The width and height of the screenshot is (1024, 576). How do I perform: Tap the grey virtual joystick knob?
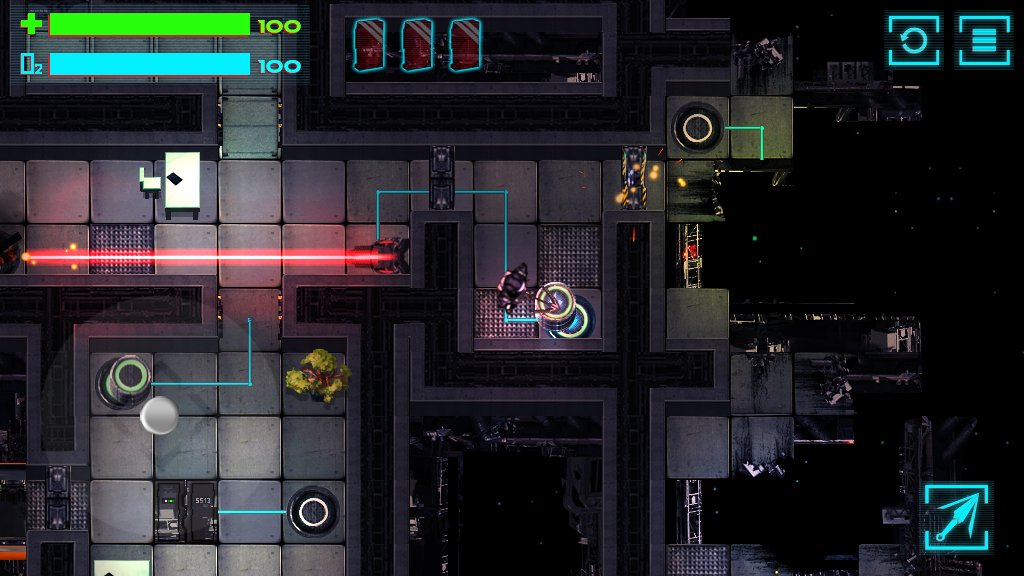pyautogui.click(x=159, y=415)
